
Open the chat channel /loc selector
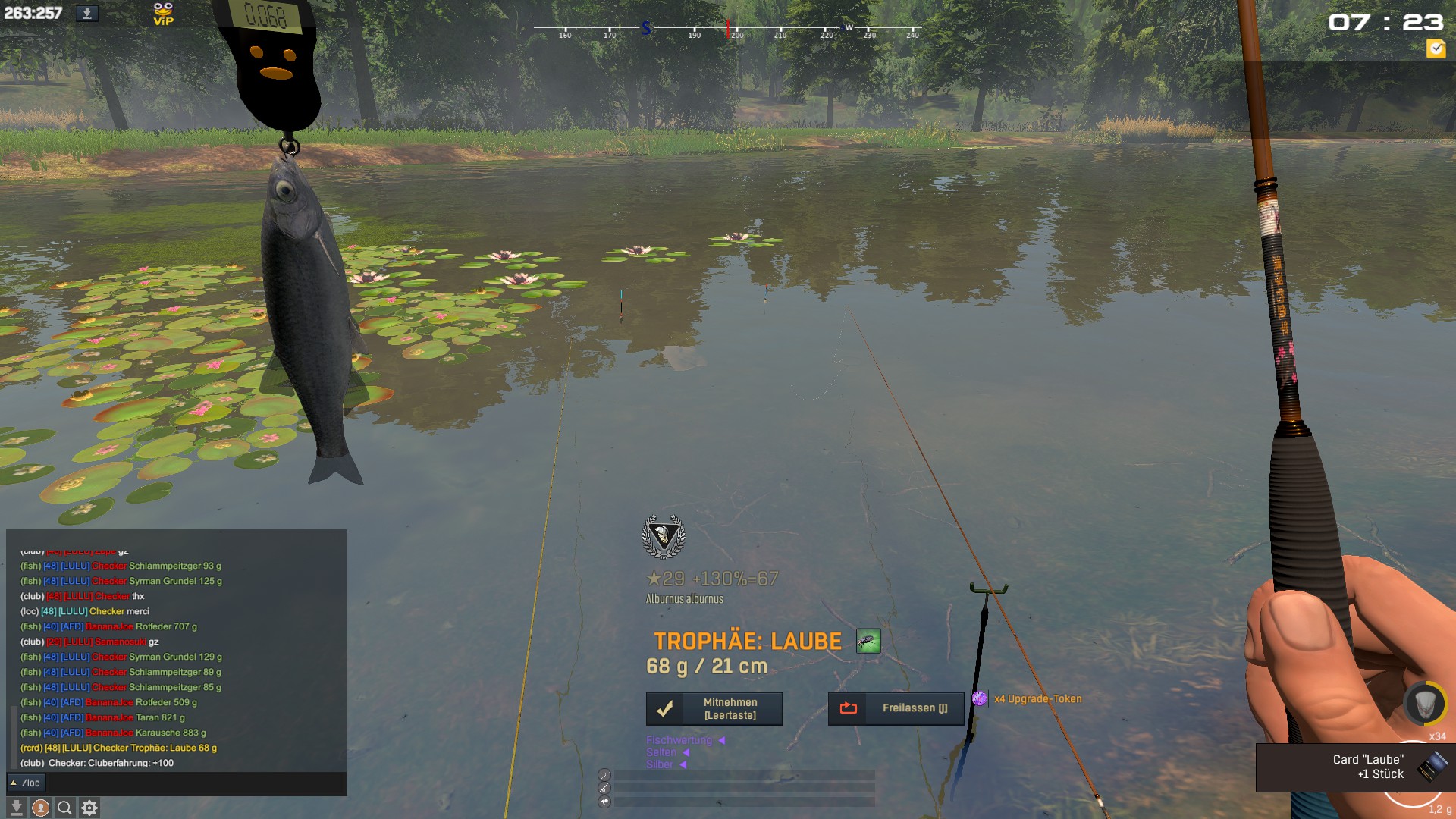[27, 783]
